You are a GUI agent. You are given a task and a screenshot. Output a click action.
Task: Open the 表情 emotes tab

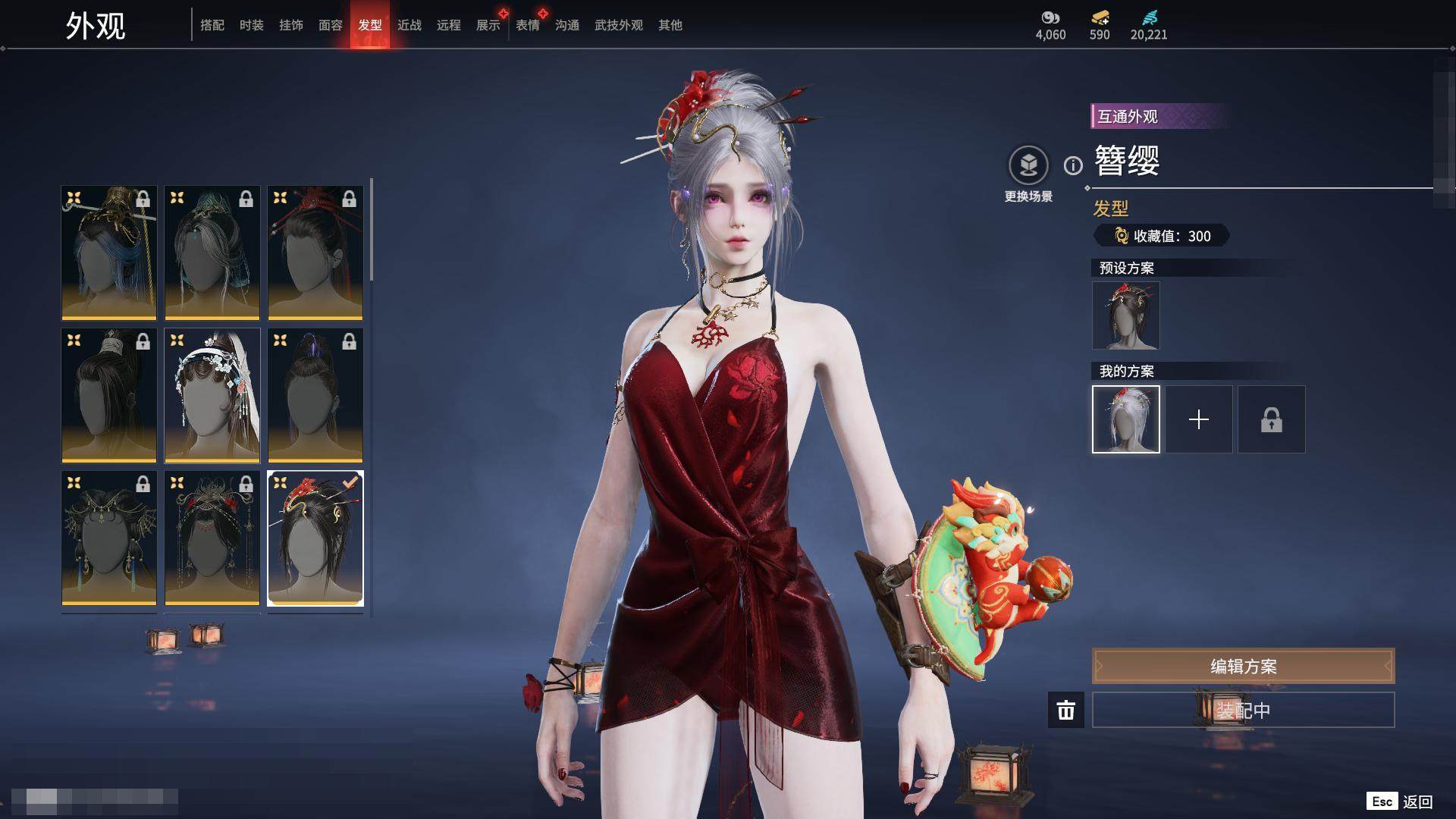point(527,25)
